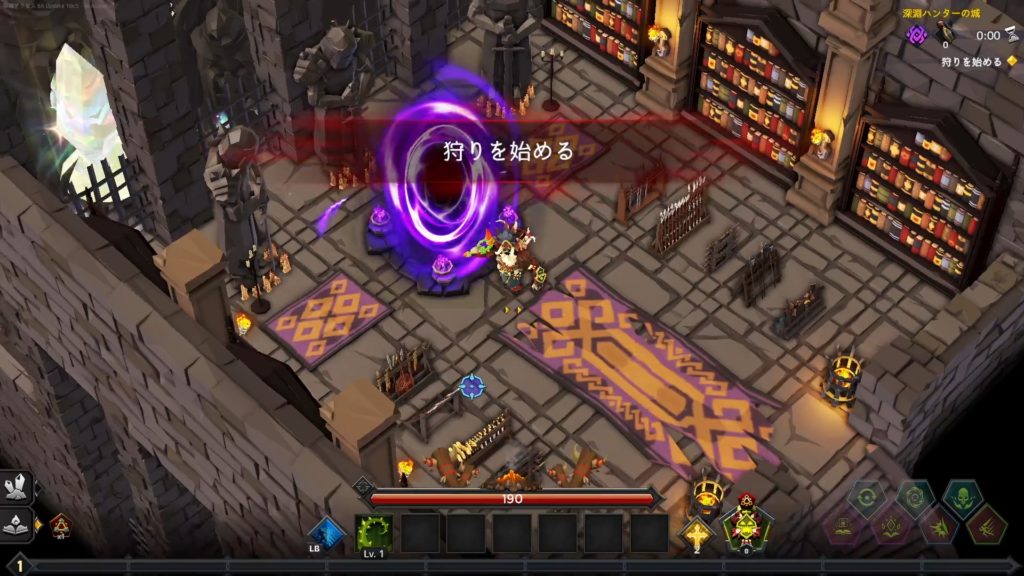Use the blue diamond dash ability
Image resolution: width=1024 pixels, height=576 pixels.
click(x=326, y=533)
